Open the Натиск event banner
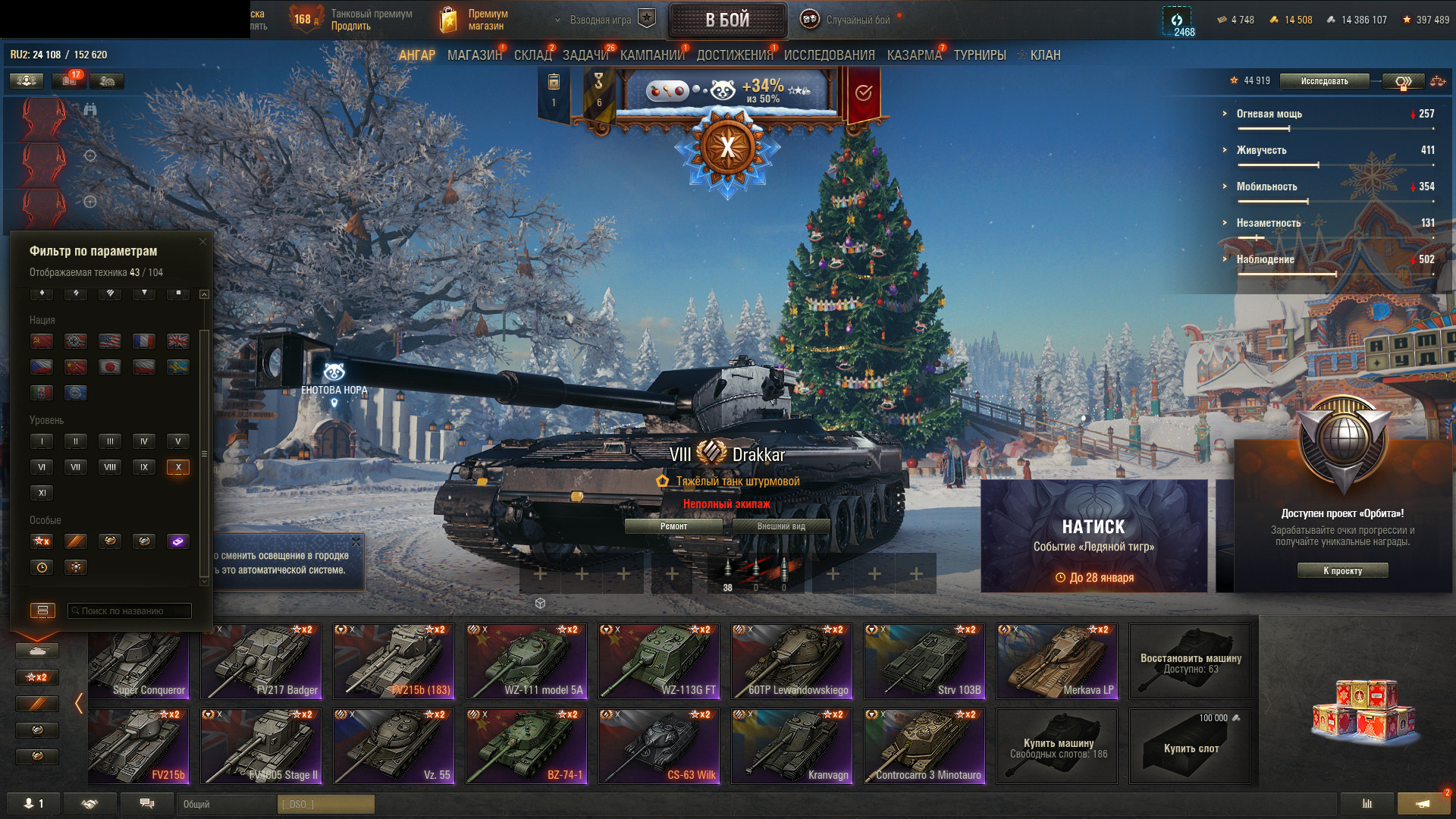 1094,536
